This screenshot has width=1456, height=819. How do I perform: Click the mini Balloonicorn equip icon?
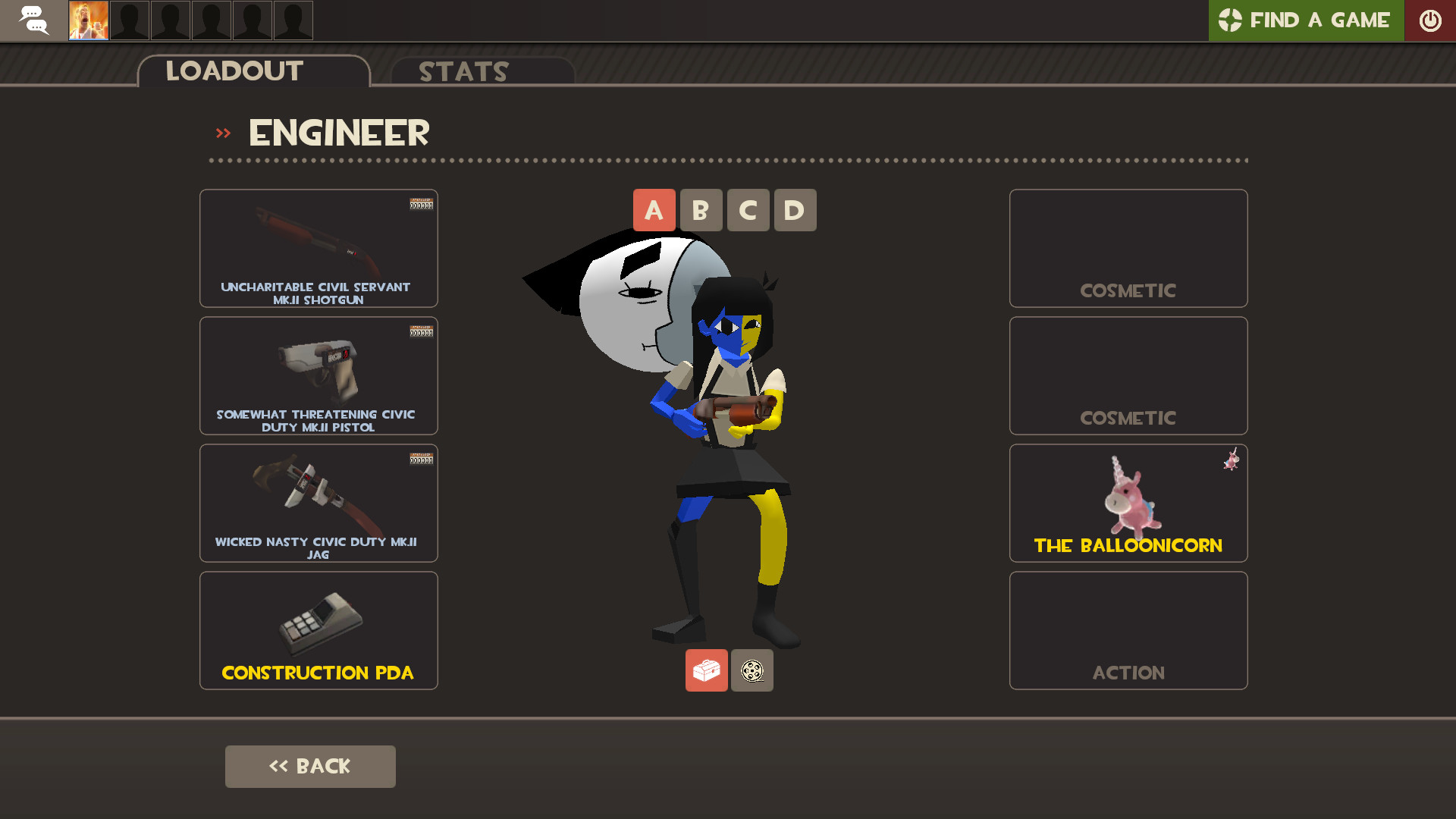(x=1232, y=460)
